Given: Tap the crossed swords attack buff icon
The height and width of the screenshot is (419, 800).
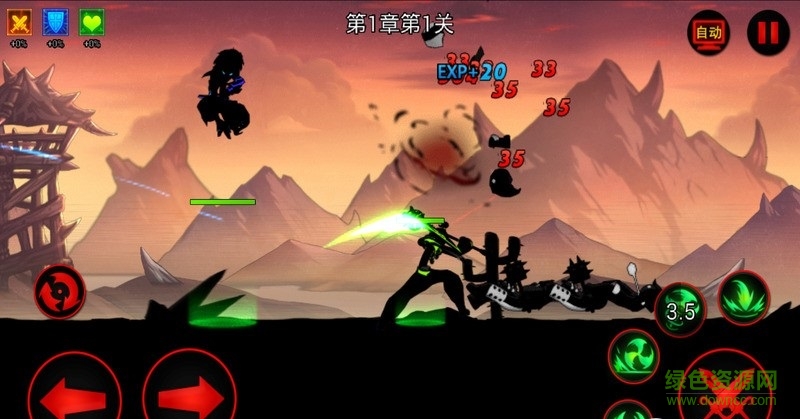Looking at the screenshot, I should [x=21, y=22].
